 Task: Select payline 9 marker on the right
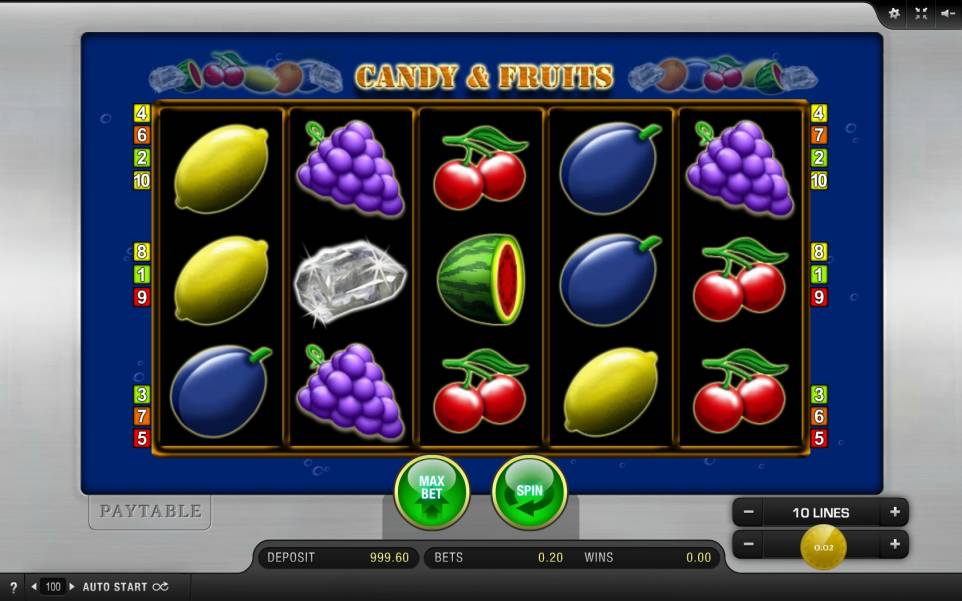(x=819, y=297)
